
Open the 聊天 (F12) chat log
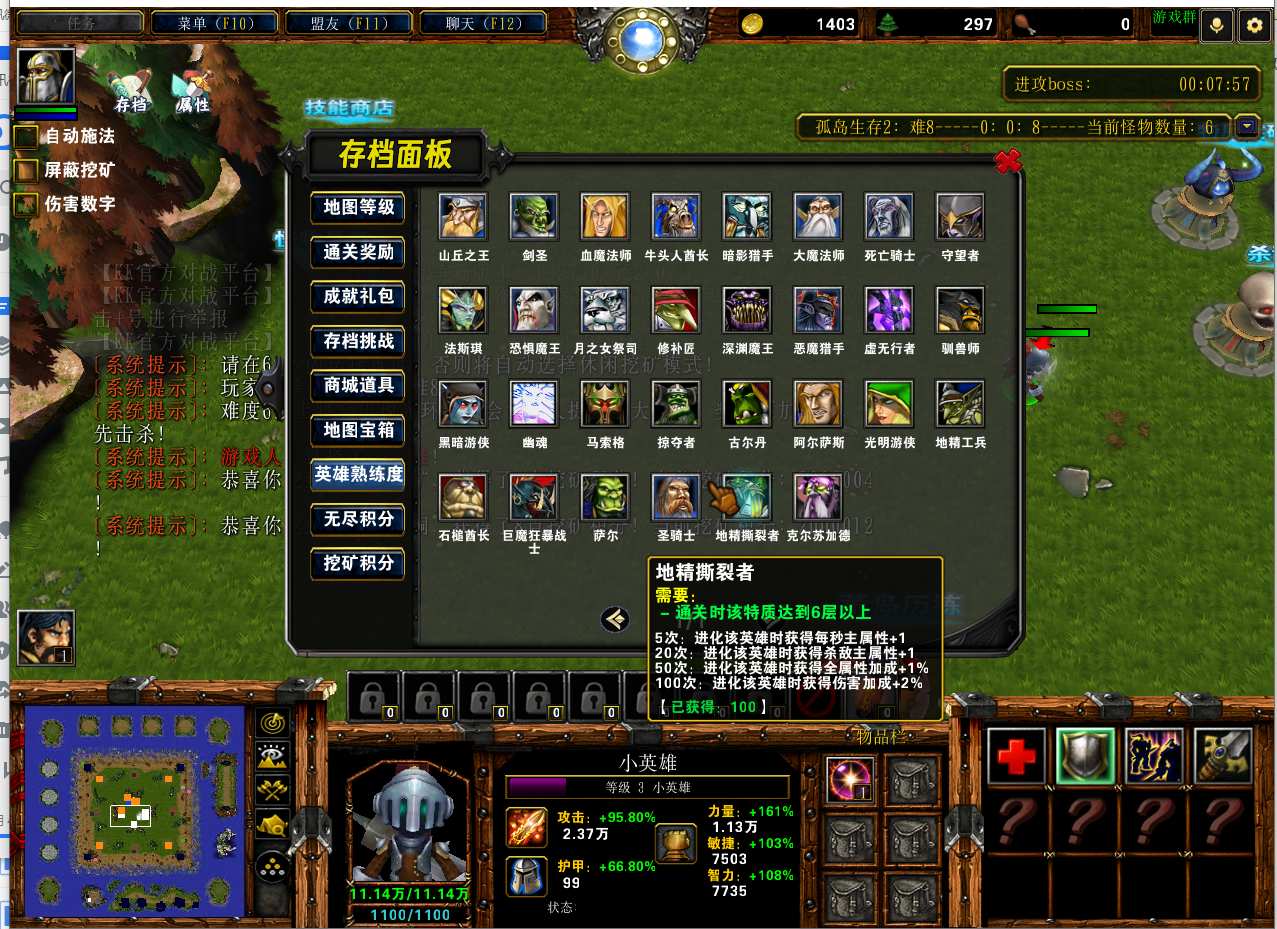pos(480,23)
